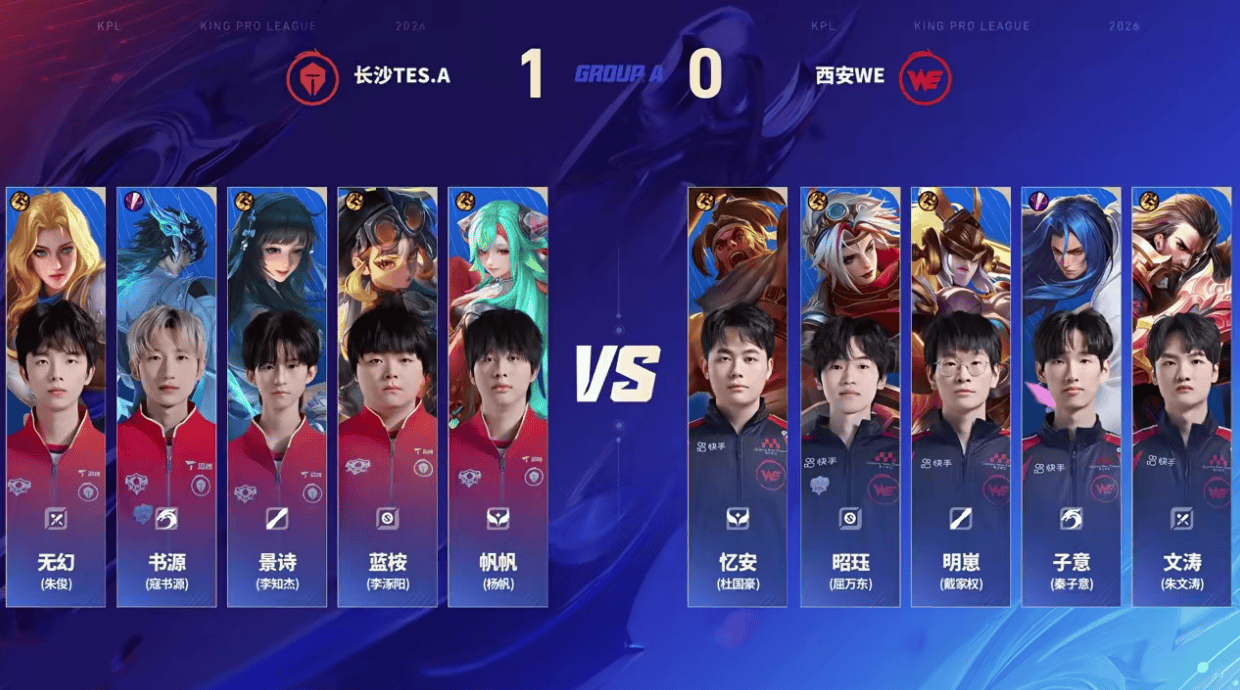
Task: Click the 蓝桉 player card
Action: 387,397
